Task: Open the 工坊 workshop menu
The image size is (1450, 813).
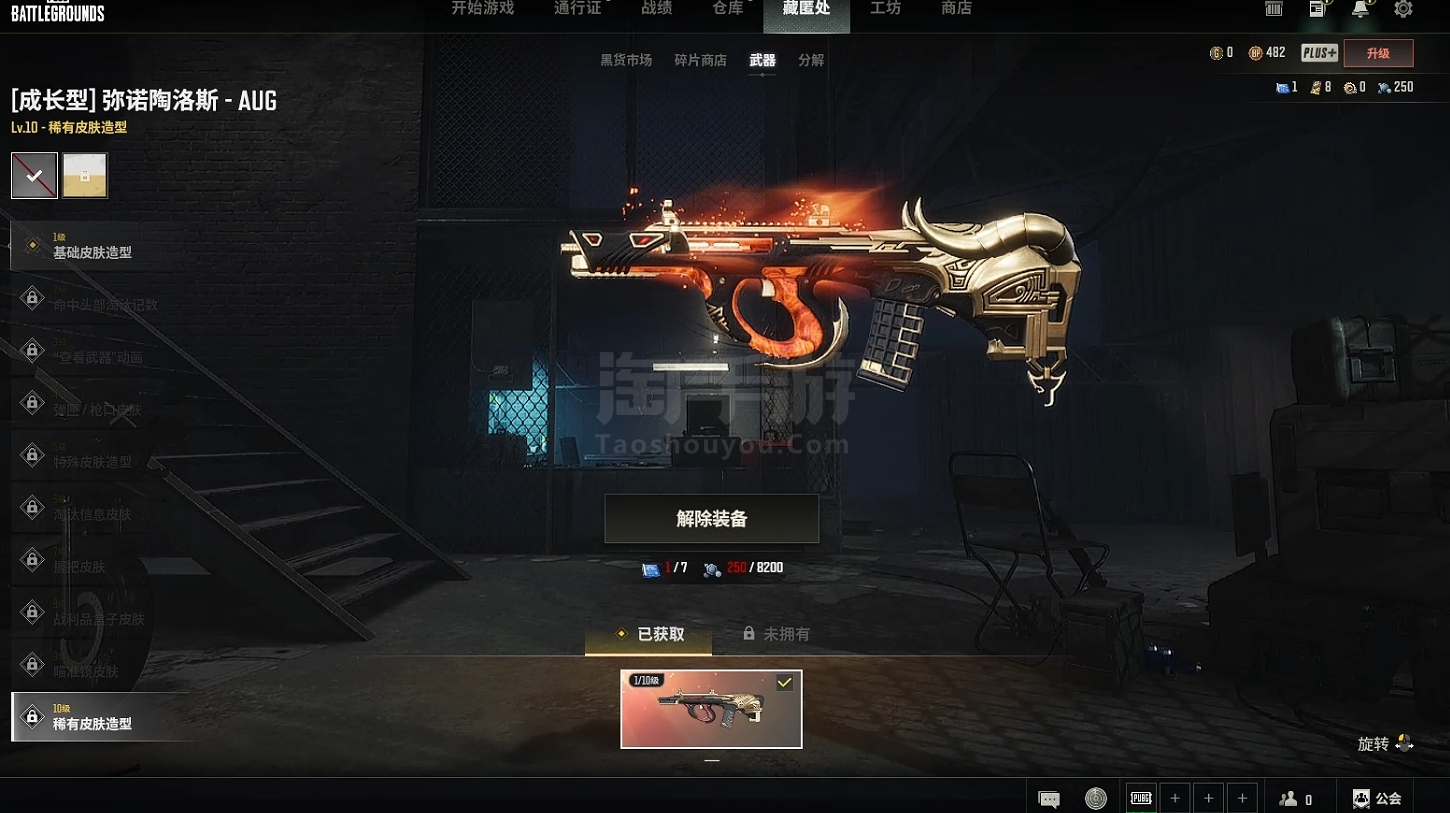Action: (885, 9)
